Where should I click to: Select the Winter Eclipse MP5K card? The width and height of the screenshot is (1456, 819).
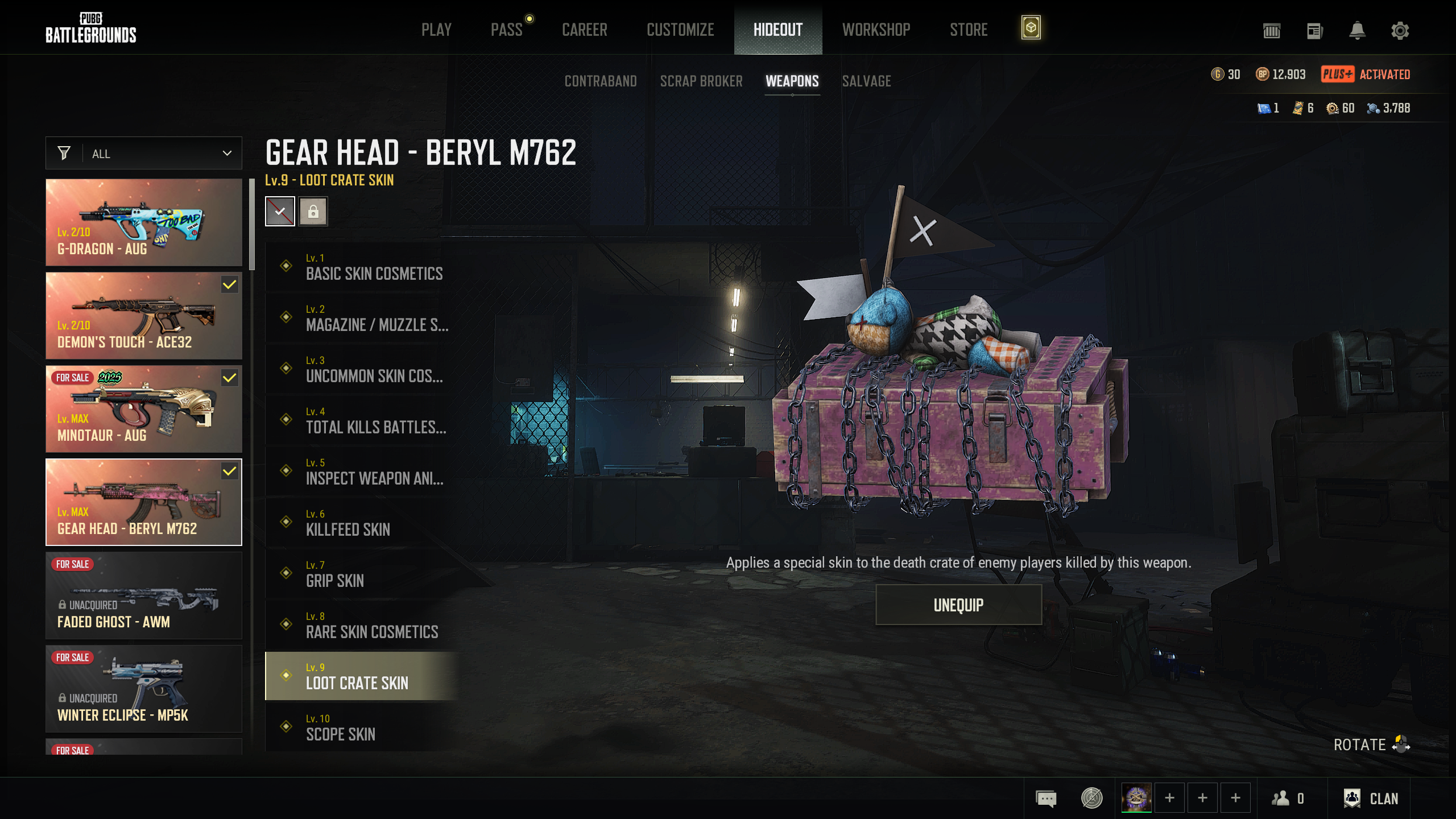click(144, 689)
